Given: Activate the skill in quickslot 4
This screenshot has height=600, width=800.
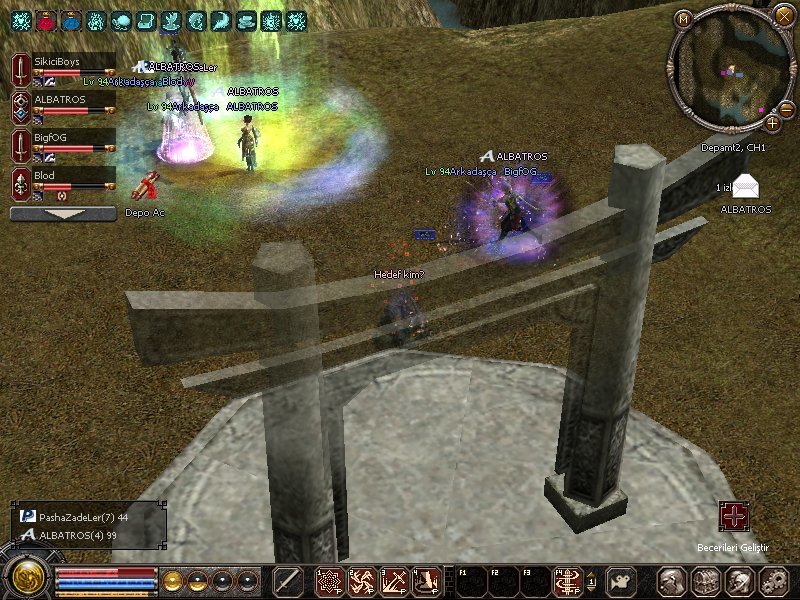Looking at the screenshot, I should tap(428, 581).
